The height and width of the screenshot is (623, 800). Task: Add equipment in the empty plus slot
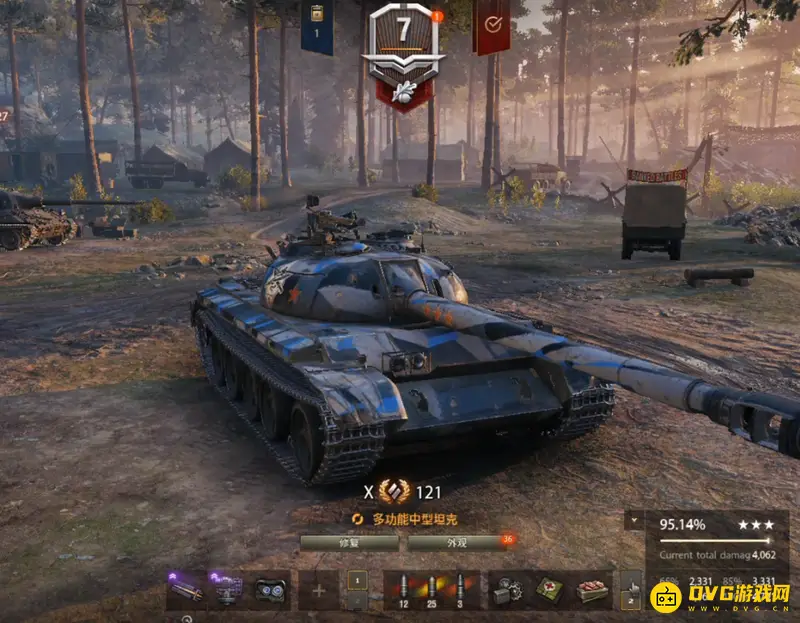[319, 590]
